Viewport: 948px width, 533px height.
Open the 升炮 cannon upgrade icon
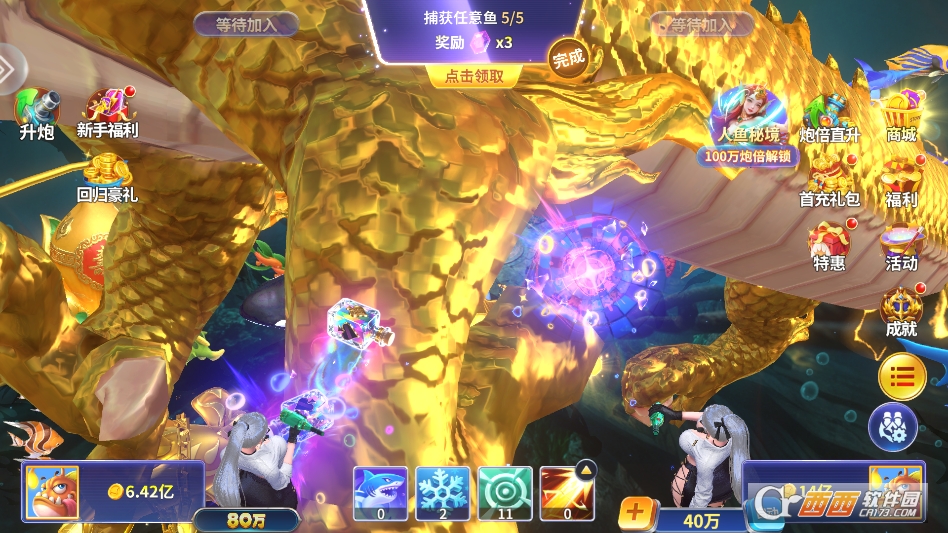click(x=36, y=112)
